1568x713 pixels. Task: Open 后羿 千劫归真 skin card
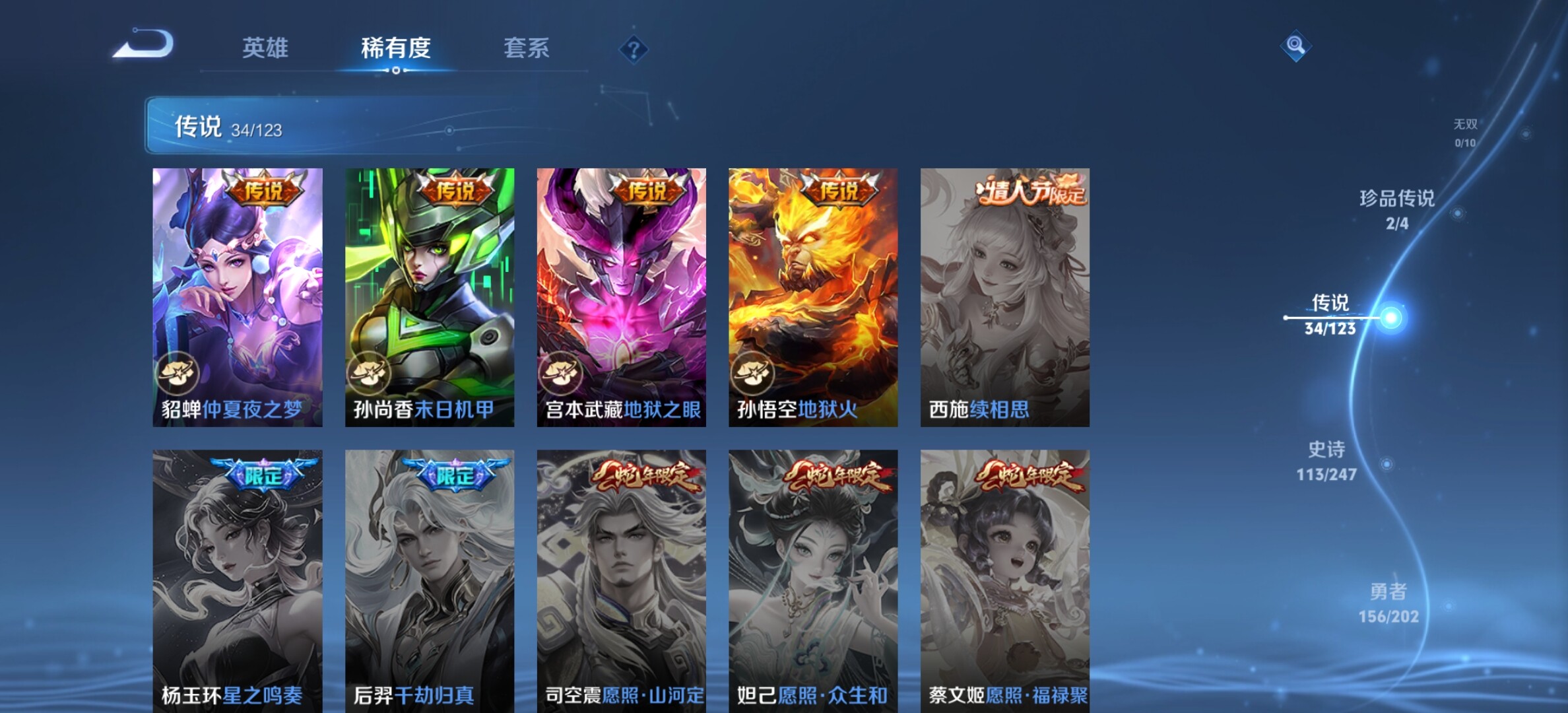point(430,581)
